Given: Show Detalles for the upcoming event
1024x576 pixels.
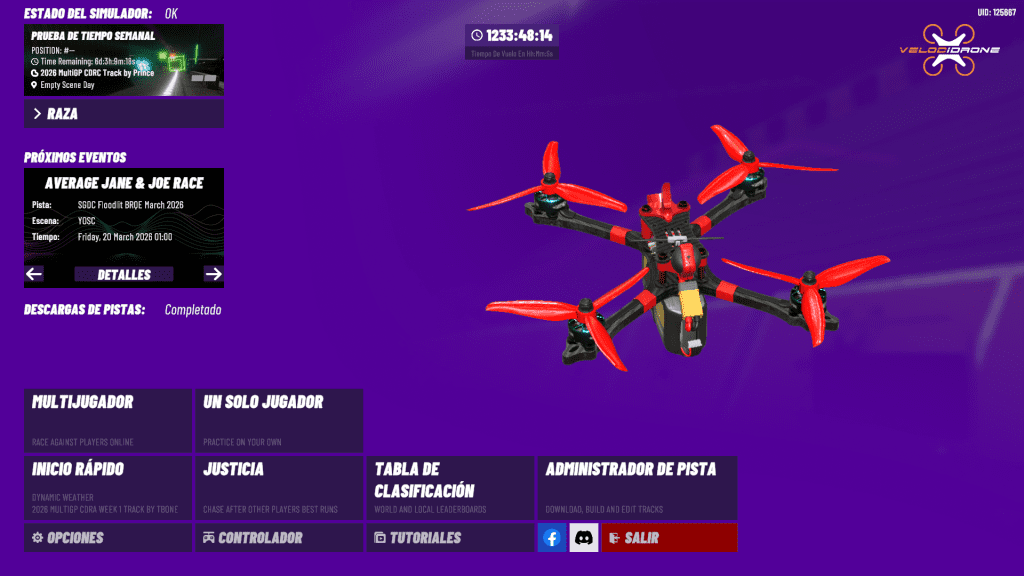Looking at the screenshot, I should [124, 274].
